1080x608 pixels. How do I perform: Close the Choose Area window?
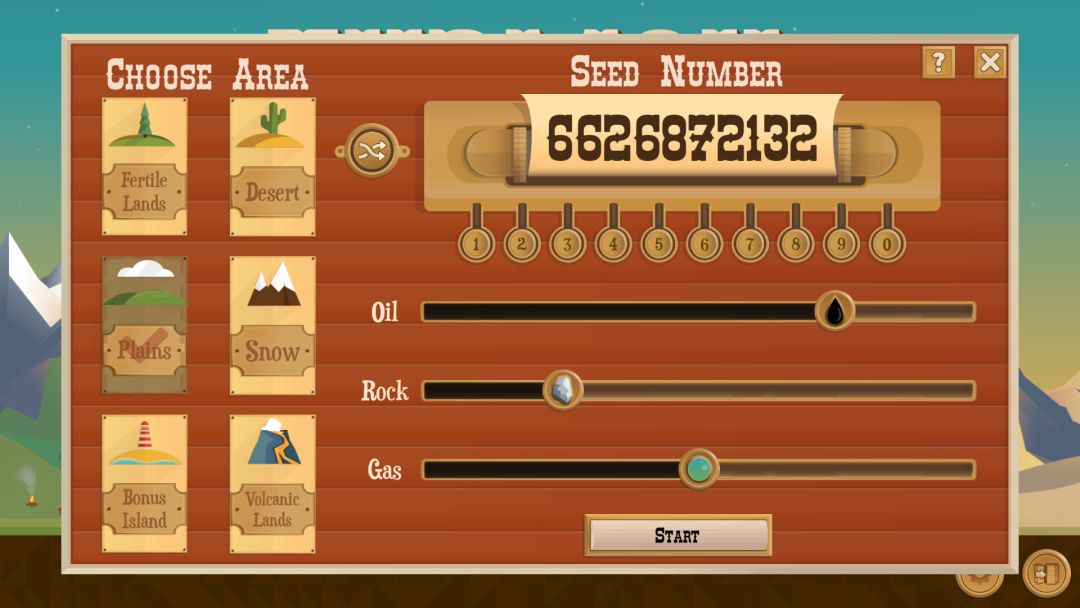990,63
